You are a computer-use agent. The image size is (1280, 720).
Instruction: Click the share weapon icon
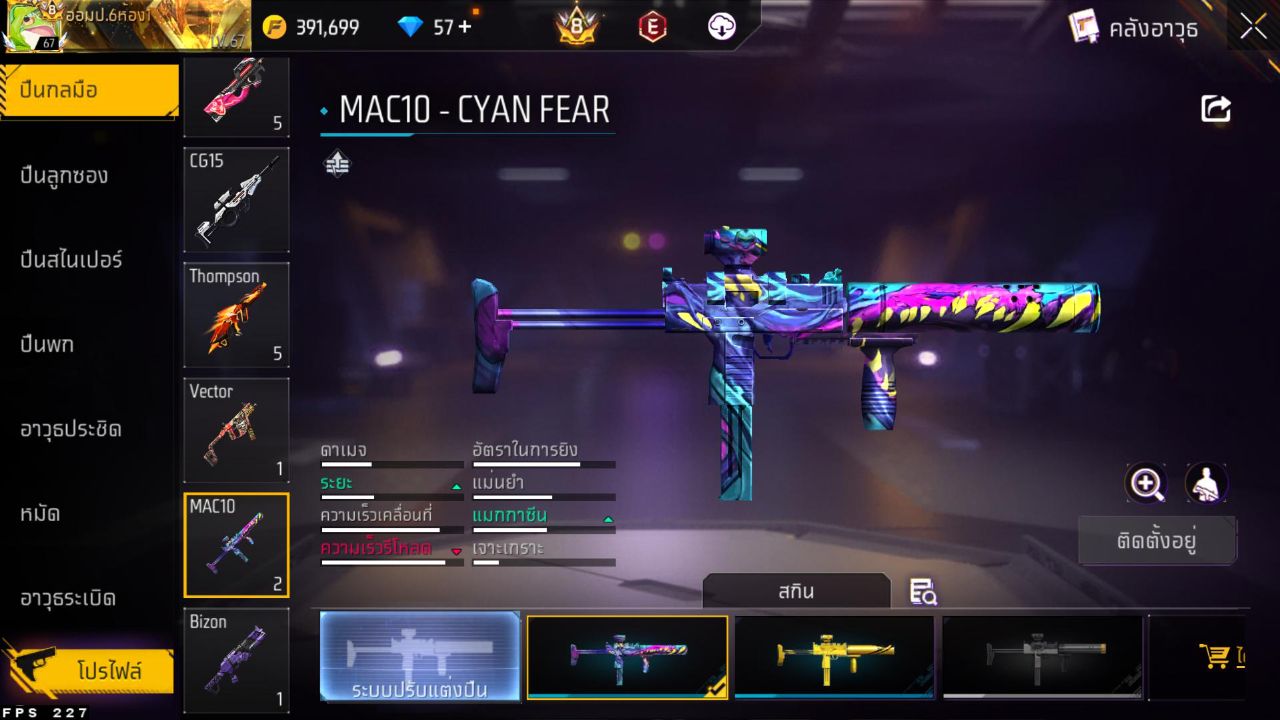1215,108
